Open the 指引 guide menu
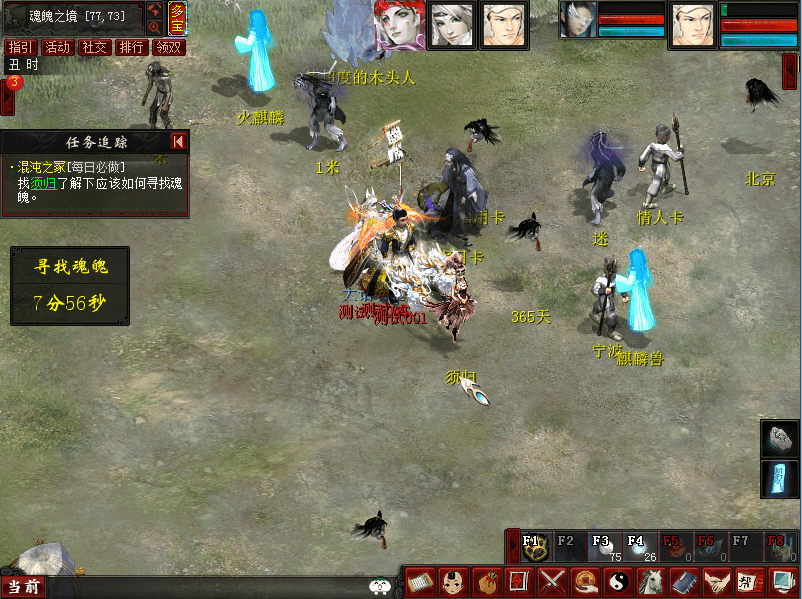The image size is (802, 599). pos(19,47)
